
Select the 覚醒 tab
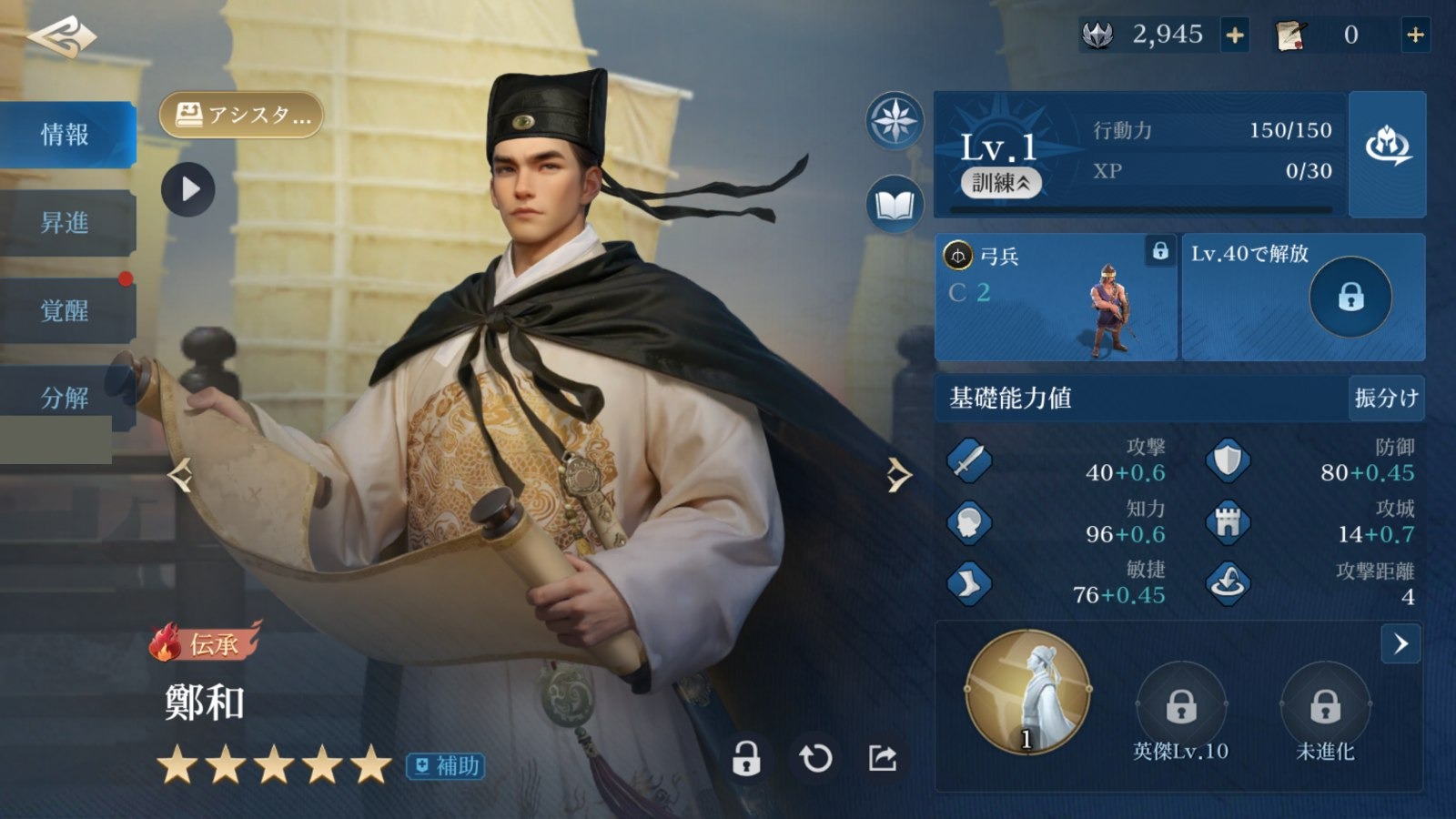pyautogui.click(x=66, y=311)
